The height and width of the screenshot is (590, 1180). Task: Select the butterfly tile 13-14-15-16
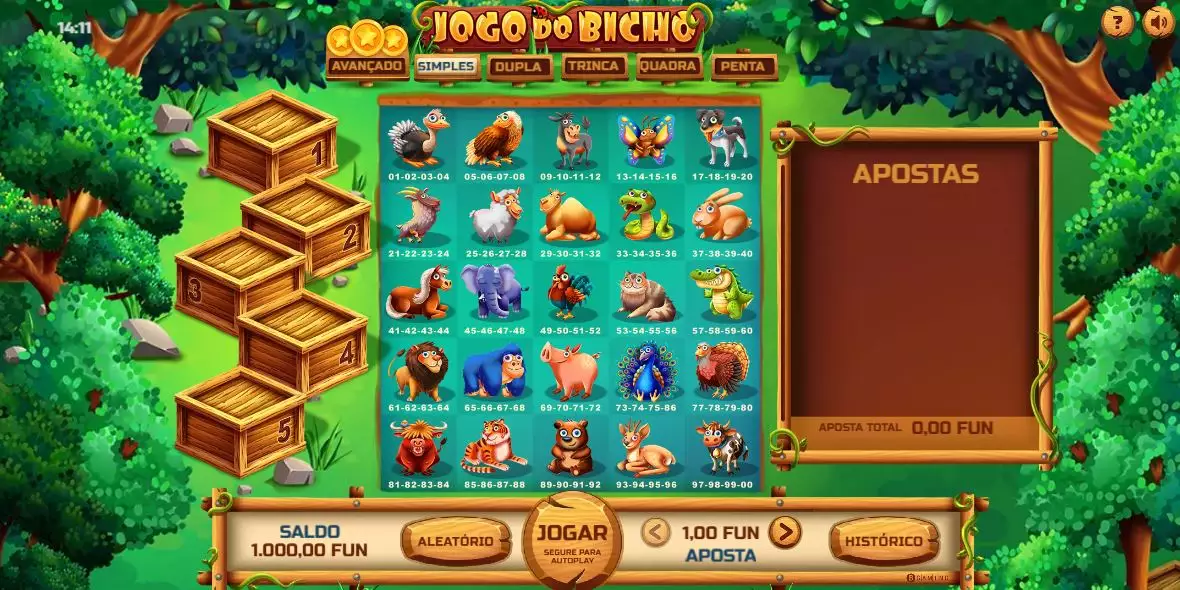tap(645, 143)
